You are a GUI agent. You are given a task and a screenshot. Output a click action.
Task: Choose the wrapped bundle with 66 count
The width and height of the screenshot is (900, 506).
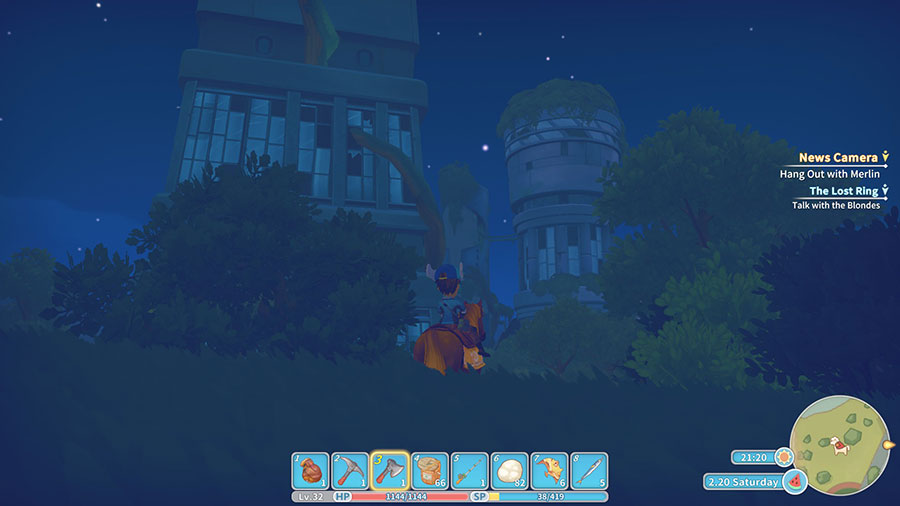[x=430, y=470]
